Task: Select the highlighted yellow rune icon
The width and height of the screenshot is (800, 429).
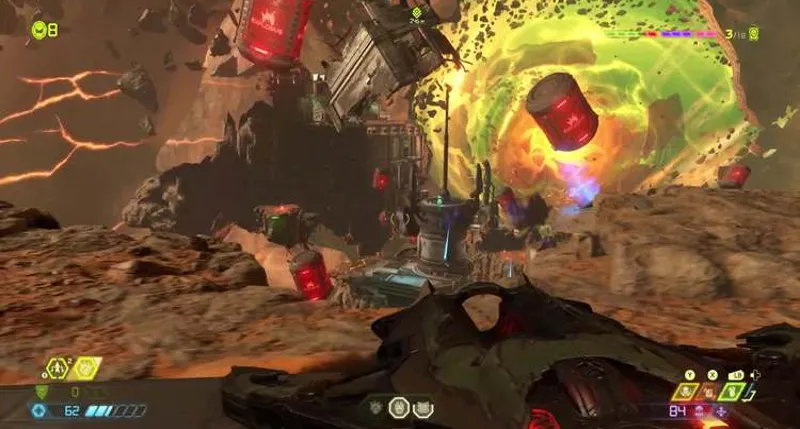Action: coord(85,369)
